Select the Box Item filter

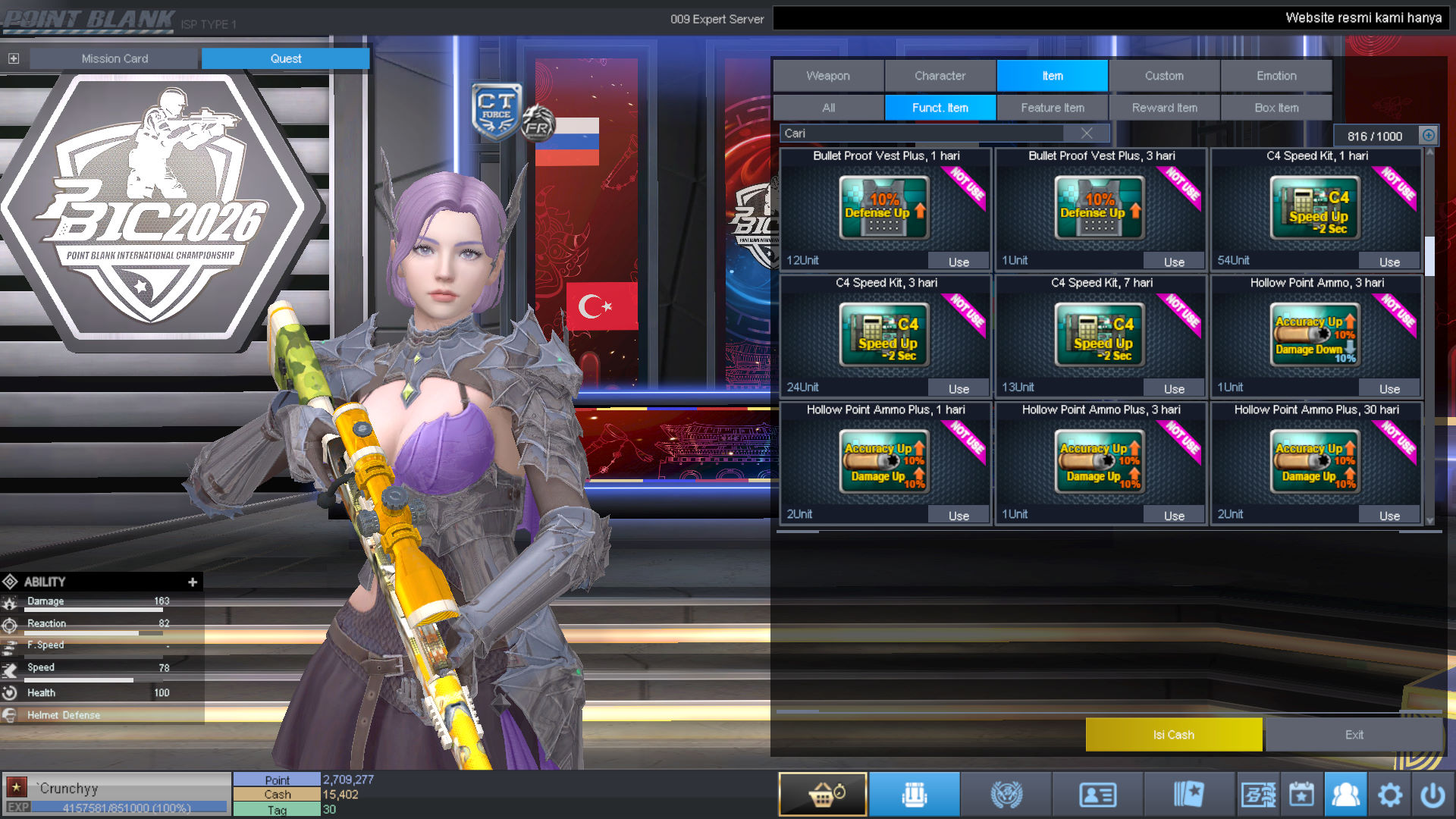(1276, 108)
